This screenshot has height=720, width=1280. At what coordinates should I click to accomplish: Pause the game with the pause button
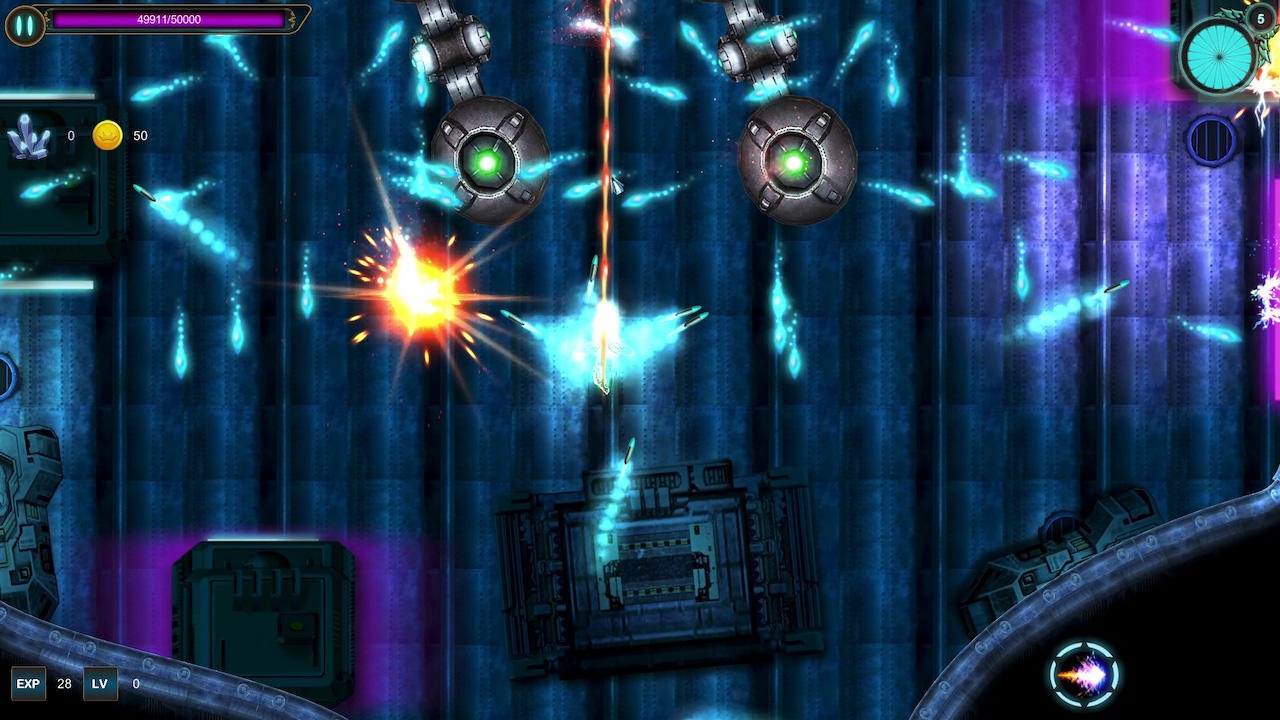(24, 24)
